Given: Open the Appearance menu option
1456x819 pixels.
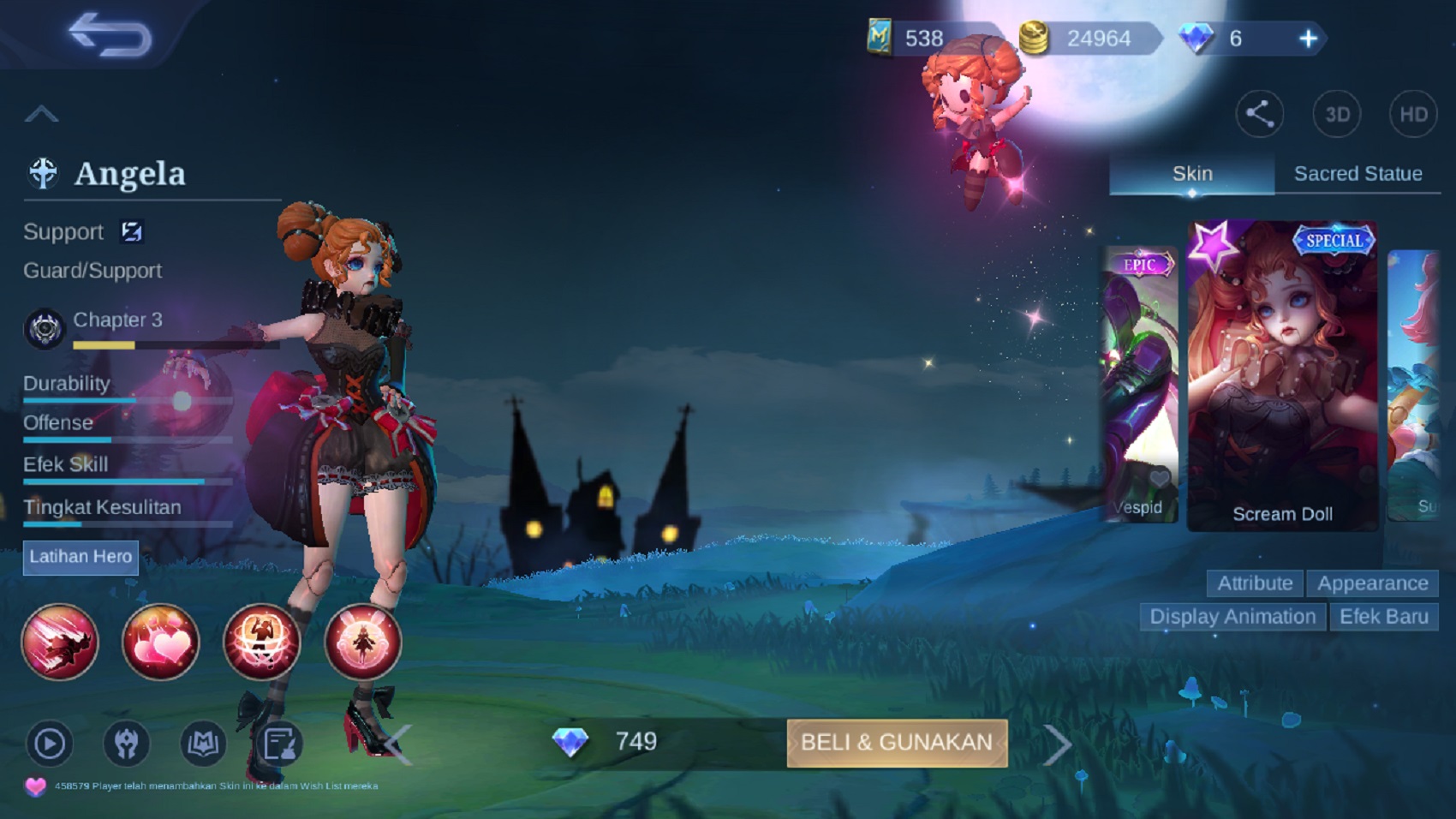Looking at the screenshot, I should tap(1373, 583).
